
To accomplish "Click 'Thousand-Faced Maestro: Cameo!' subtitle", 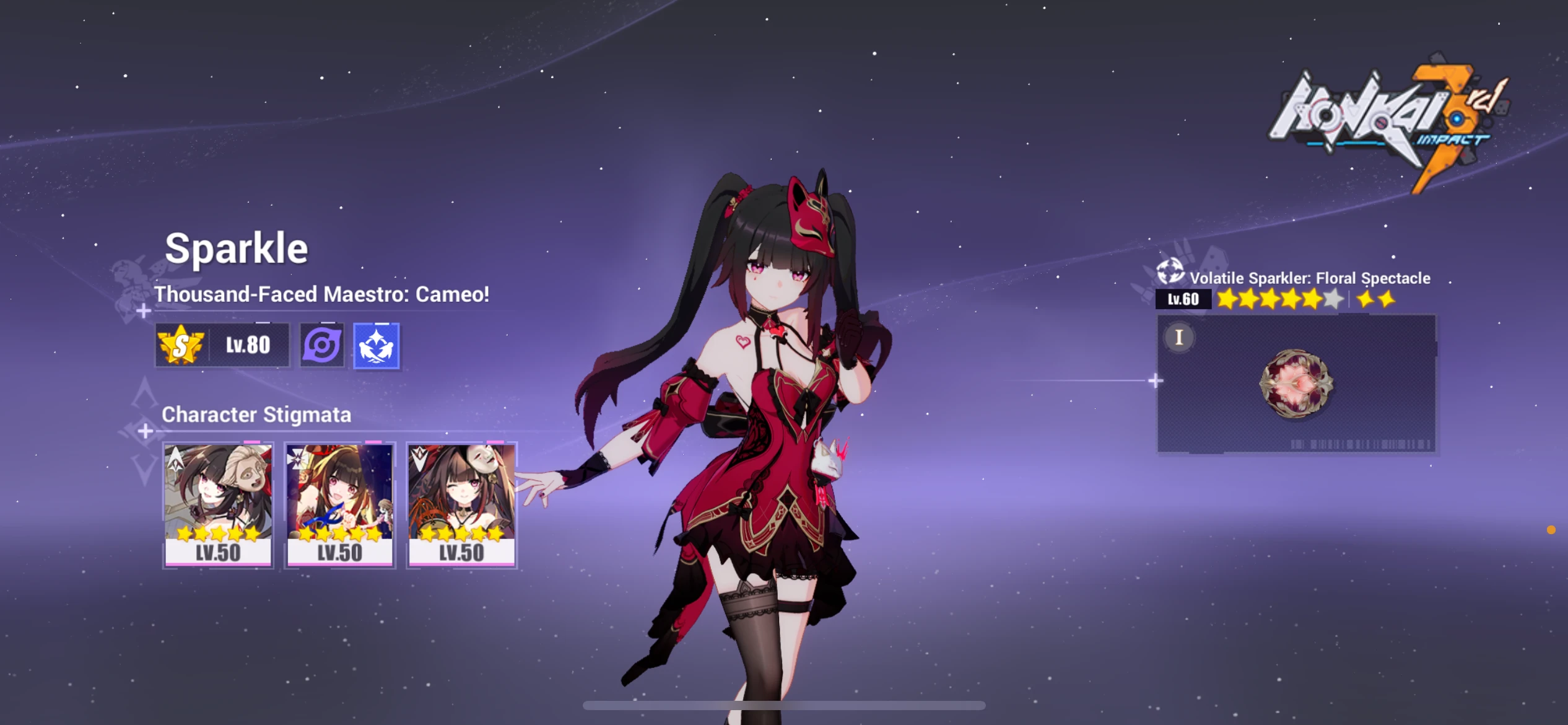I will (322, 296).
